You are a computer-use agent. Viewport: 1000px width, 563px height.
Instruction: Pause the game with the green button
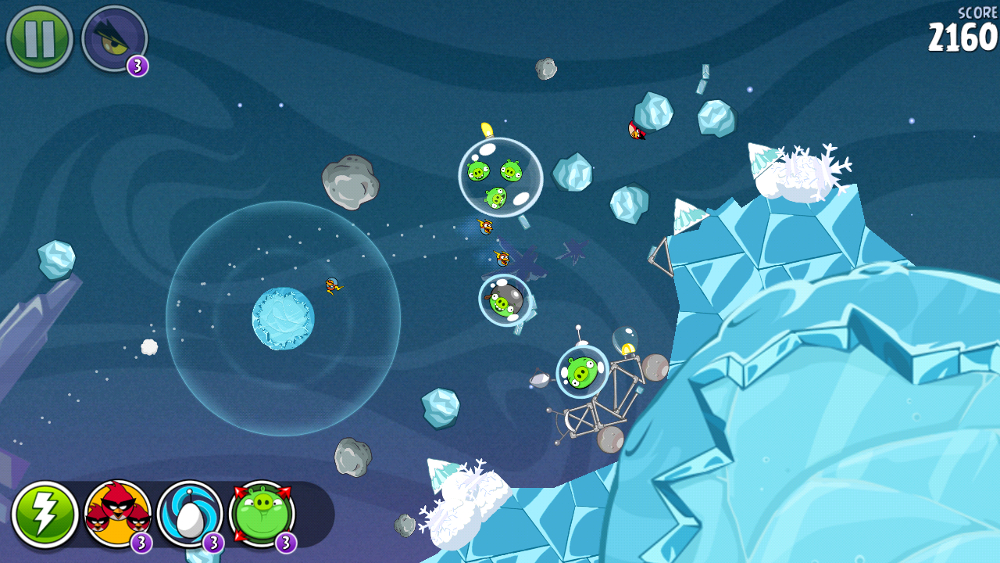pos(39,39)
